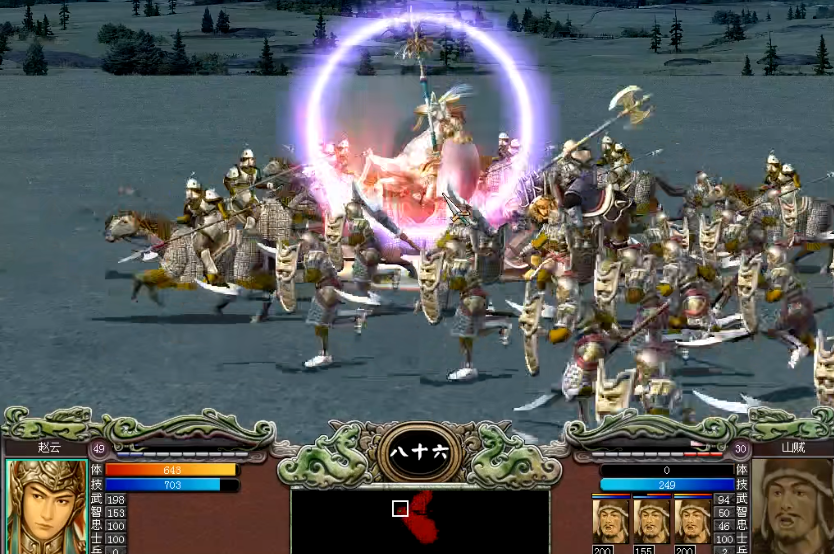Select the bandit leader's large portrait
The width and height of the screenshot is (834, 554).
(792, 507)
